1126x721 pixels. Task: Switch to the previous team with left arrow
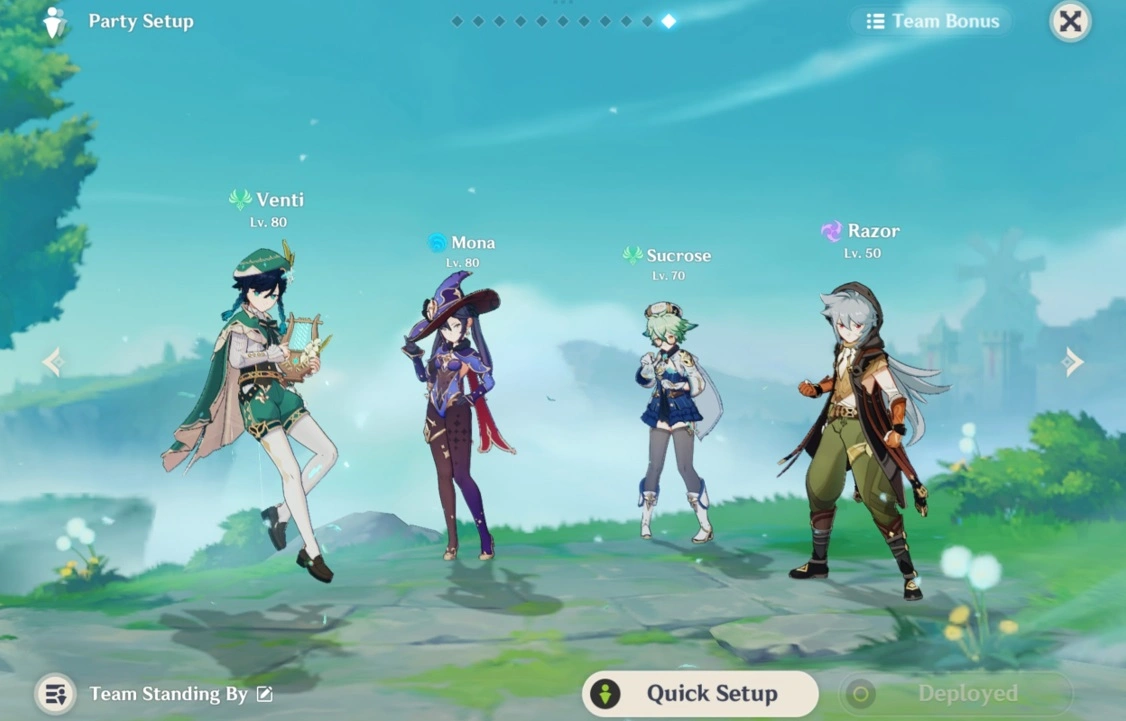(53, 362)
